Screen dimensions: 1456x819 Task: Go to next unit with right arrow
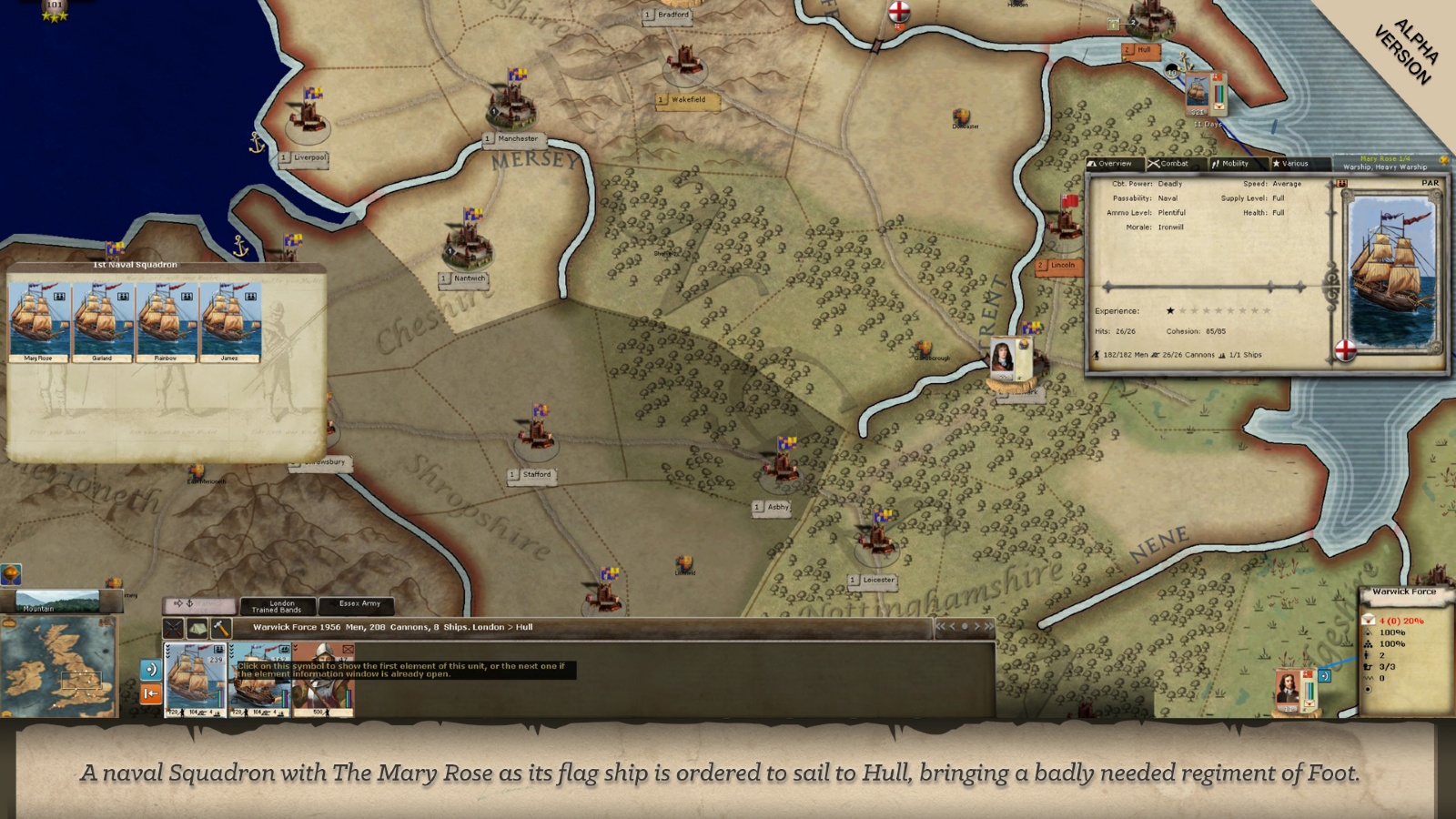976,626
